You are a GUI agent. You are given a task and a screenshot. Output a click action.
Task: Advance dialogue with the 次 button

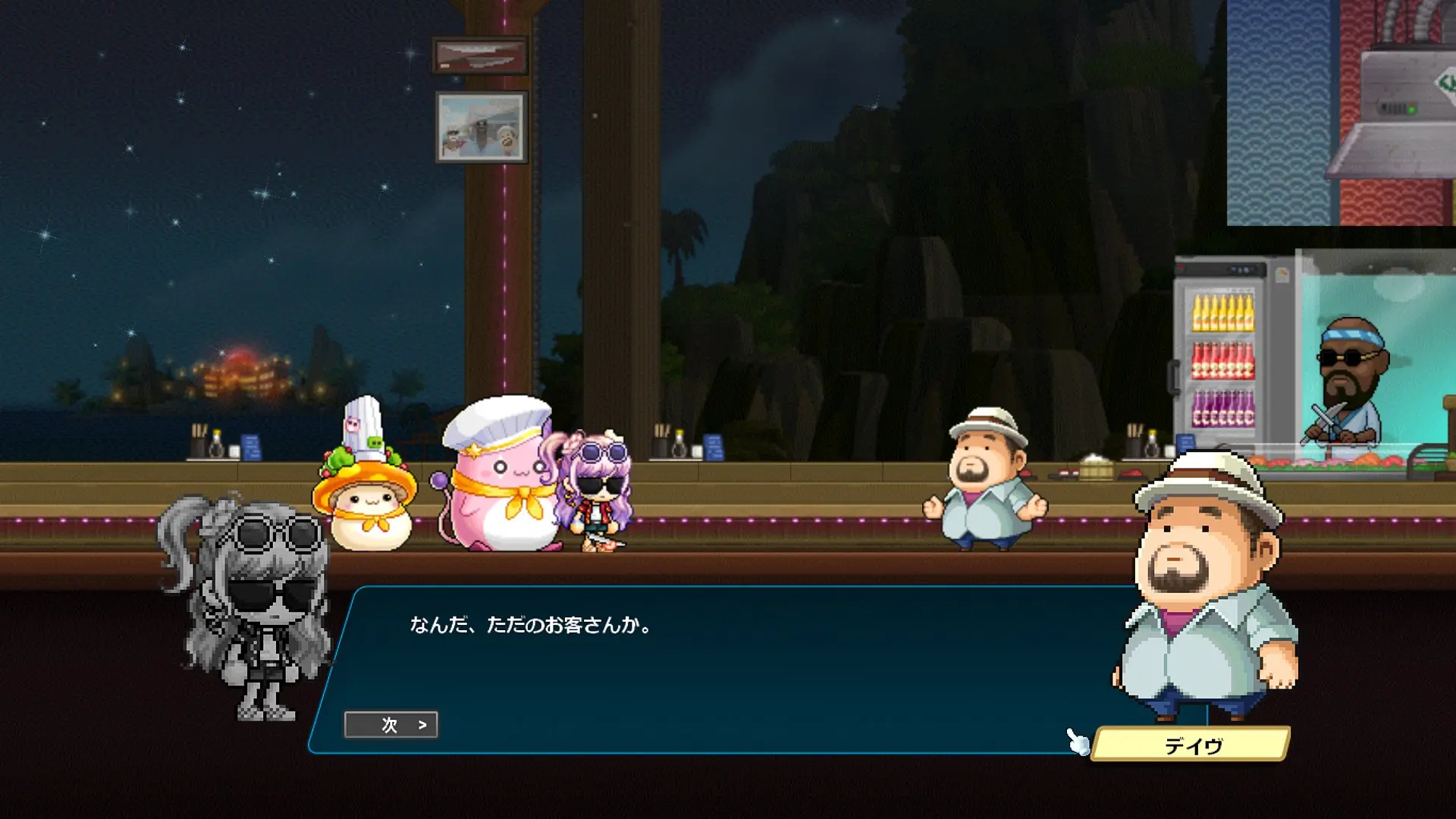click(x=391, y=725)
